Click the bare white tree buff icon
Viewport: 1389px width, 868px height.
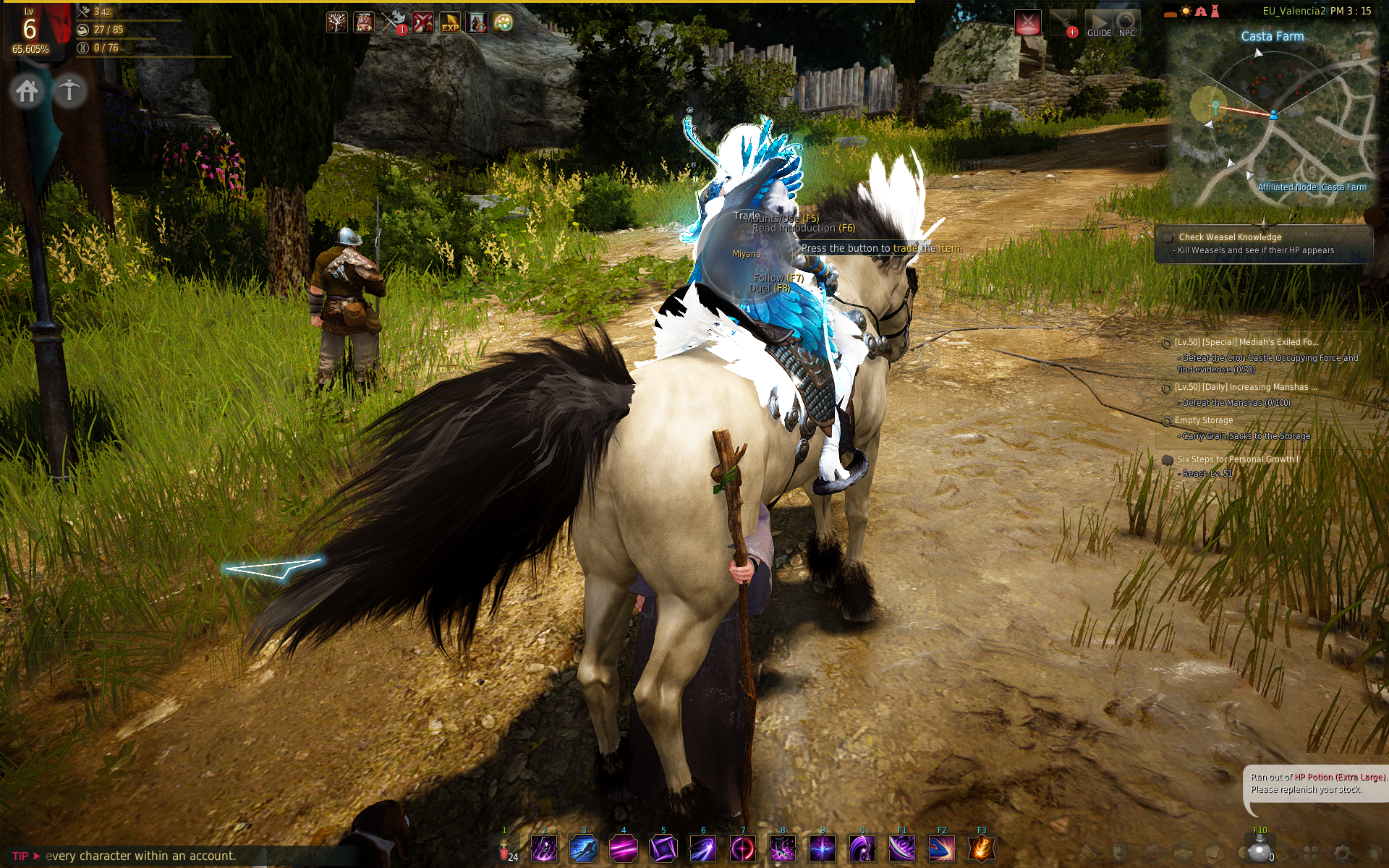(337, 22)
